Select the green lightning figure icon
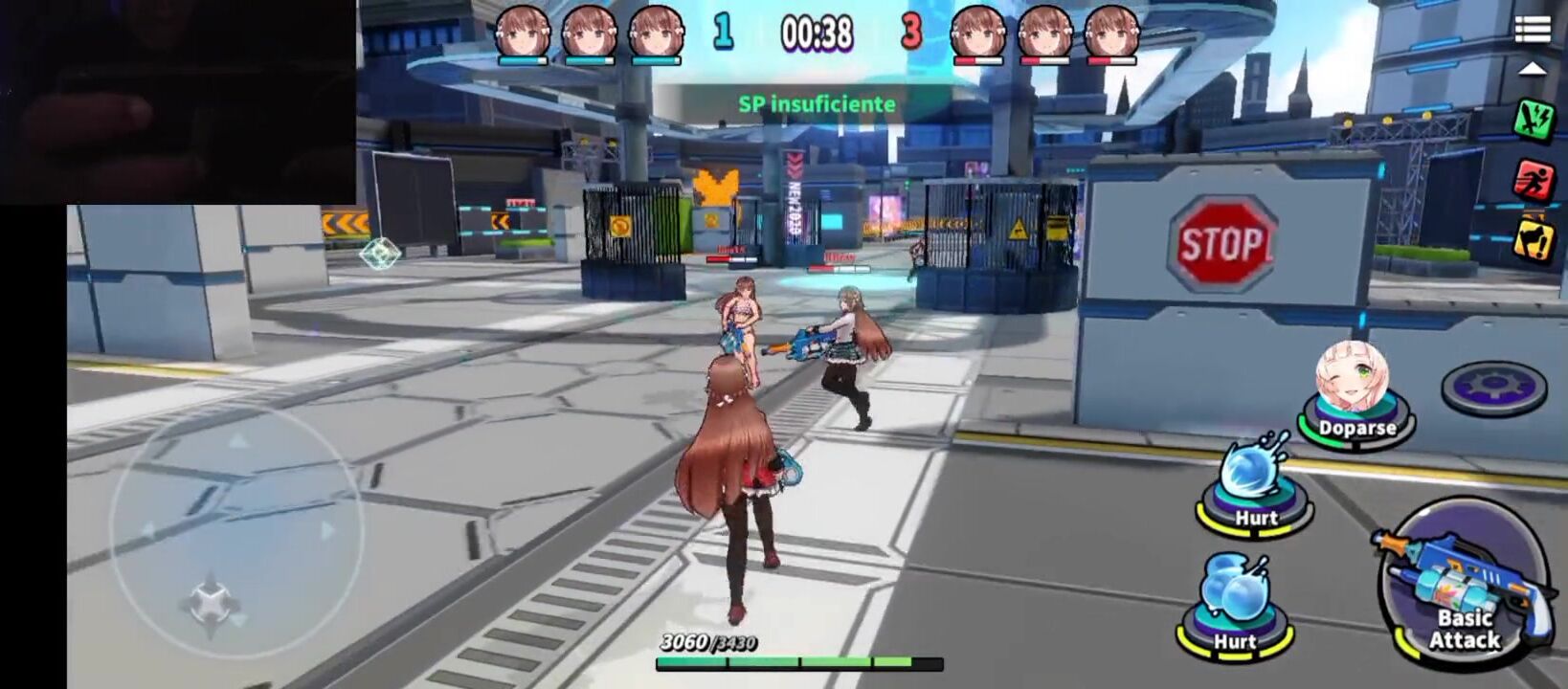 pos(1533,120)
